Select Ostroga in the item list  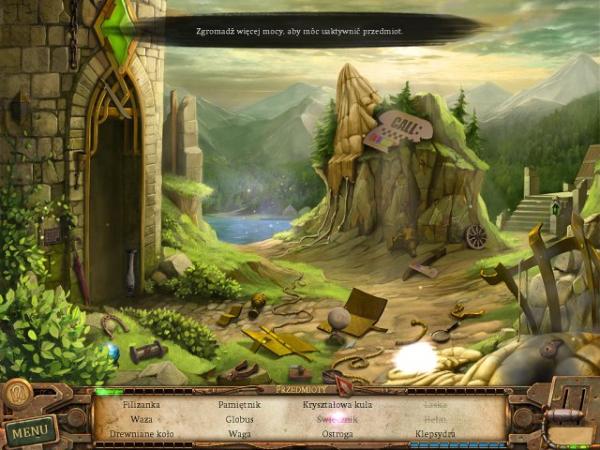(335, 433)
